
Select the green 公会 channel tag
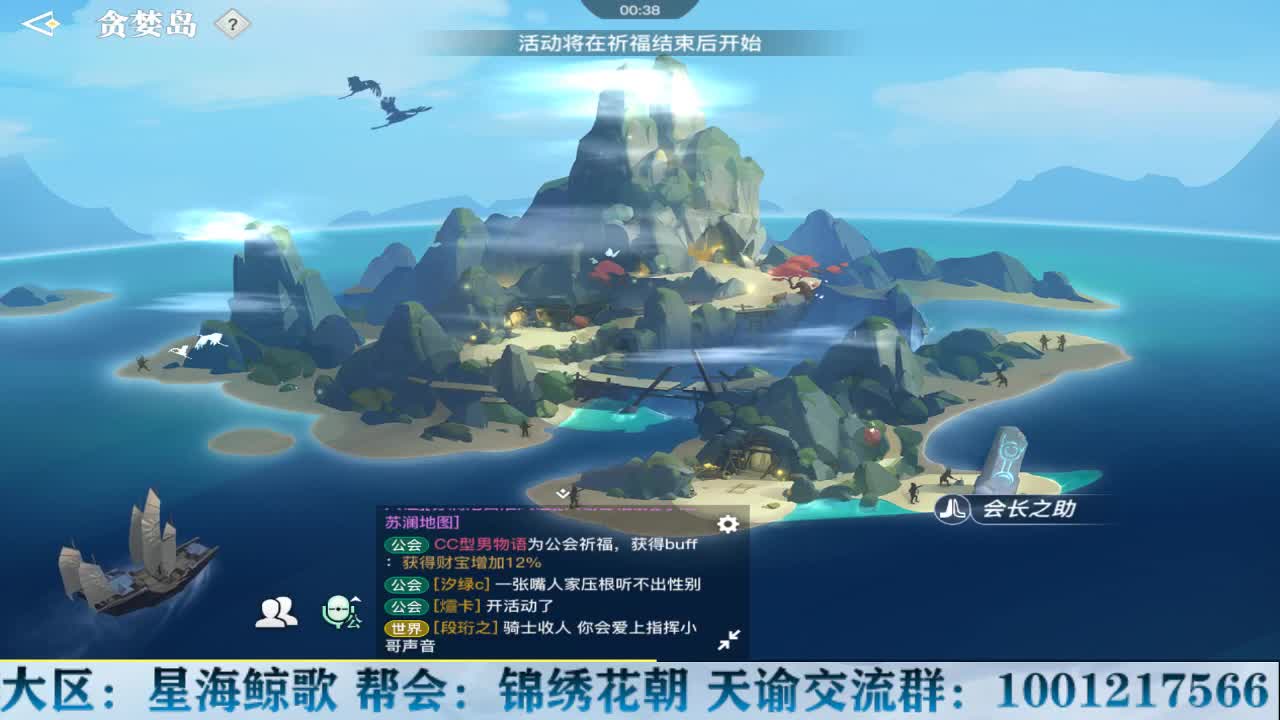coord(408,545)
